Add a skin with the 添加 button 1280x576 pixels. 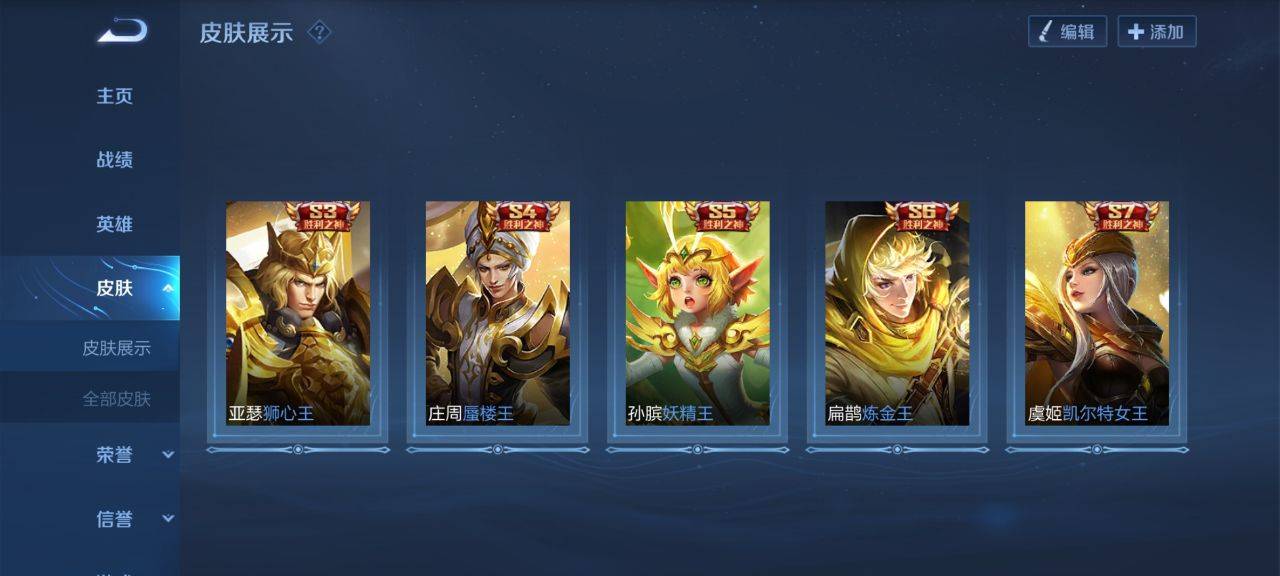pos(1156,32)
